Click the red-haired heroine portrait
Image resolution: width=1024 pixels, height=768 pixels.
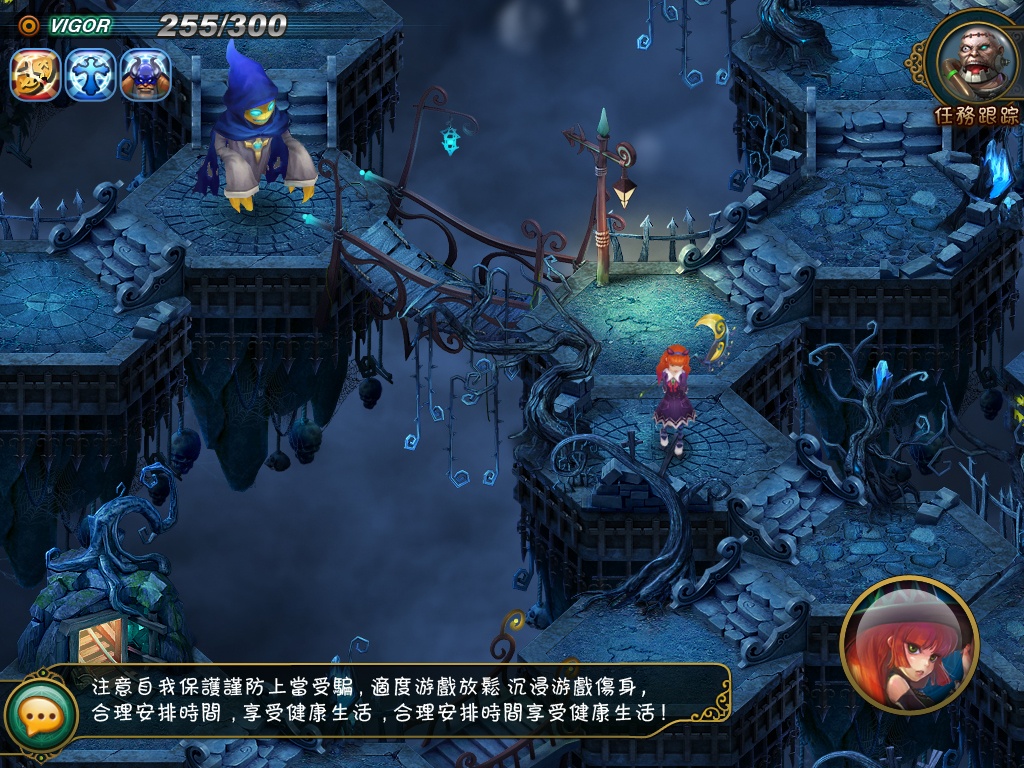click(x=908, y=645)
